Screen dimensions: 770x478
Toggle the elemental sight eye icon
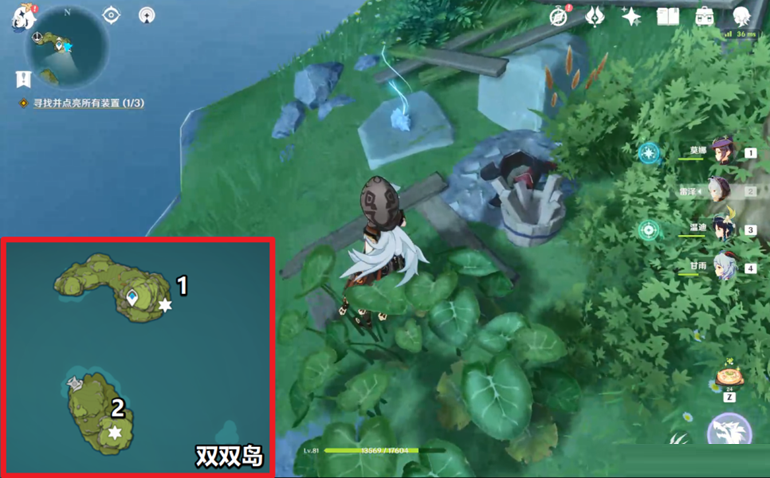pos(111,16)
